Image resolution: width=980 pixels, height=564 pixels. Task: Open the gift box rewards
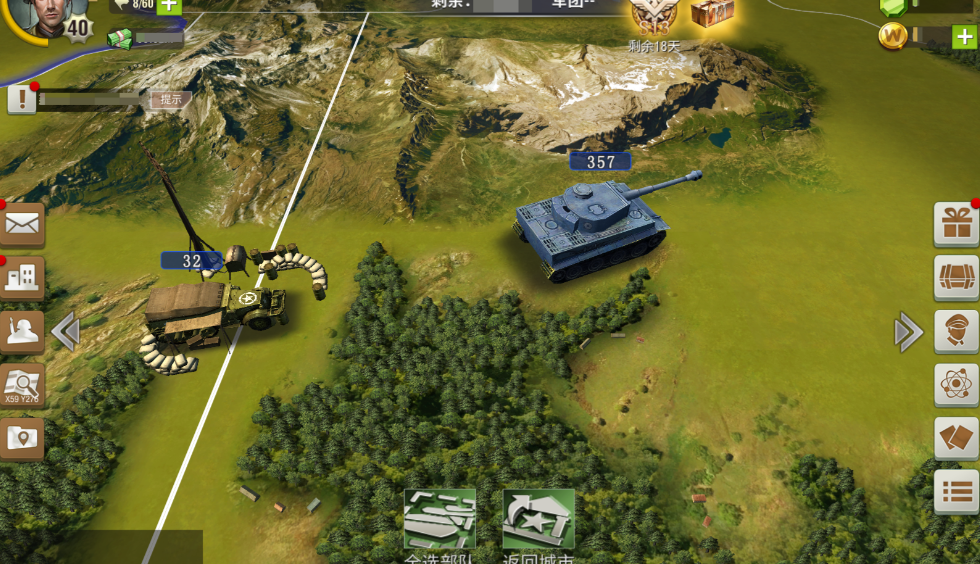click(956, 224)
